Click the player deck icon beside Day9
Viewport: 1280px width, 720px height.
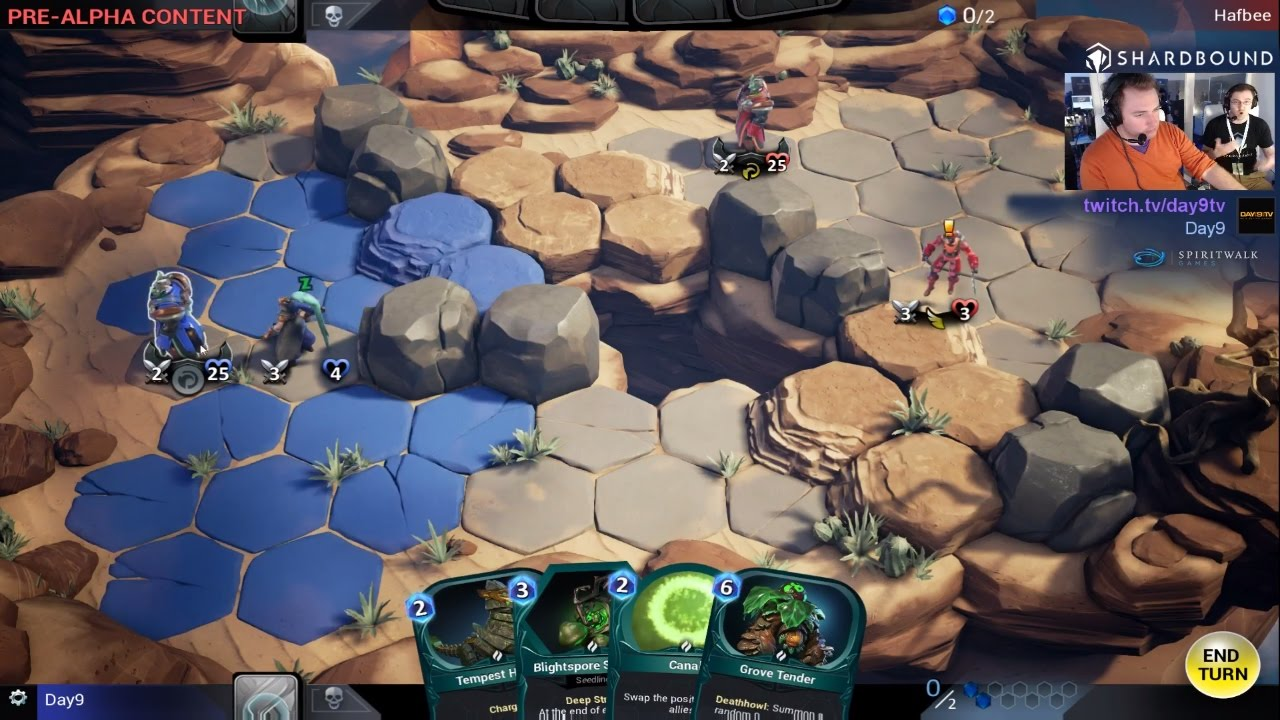[266, 698]
